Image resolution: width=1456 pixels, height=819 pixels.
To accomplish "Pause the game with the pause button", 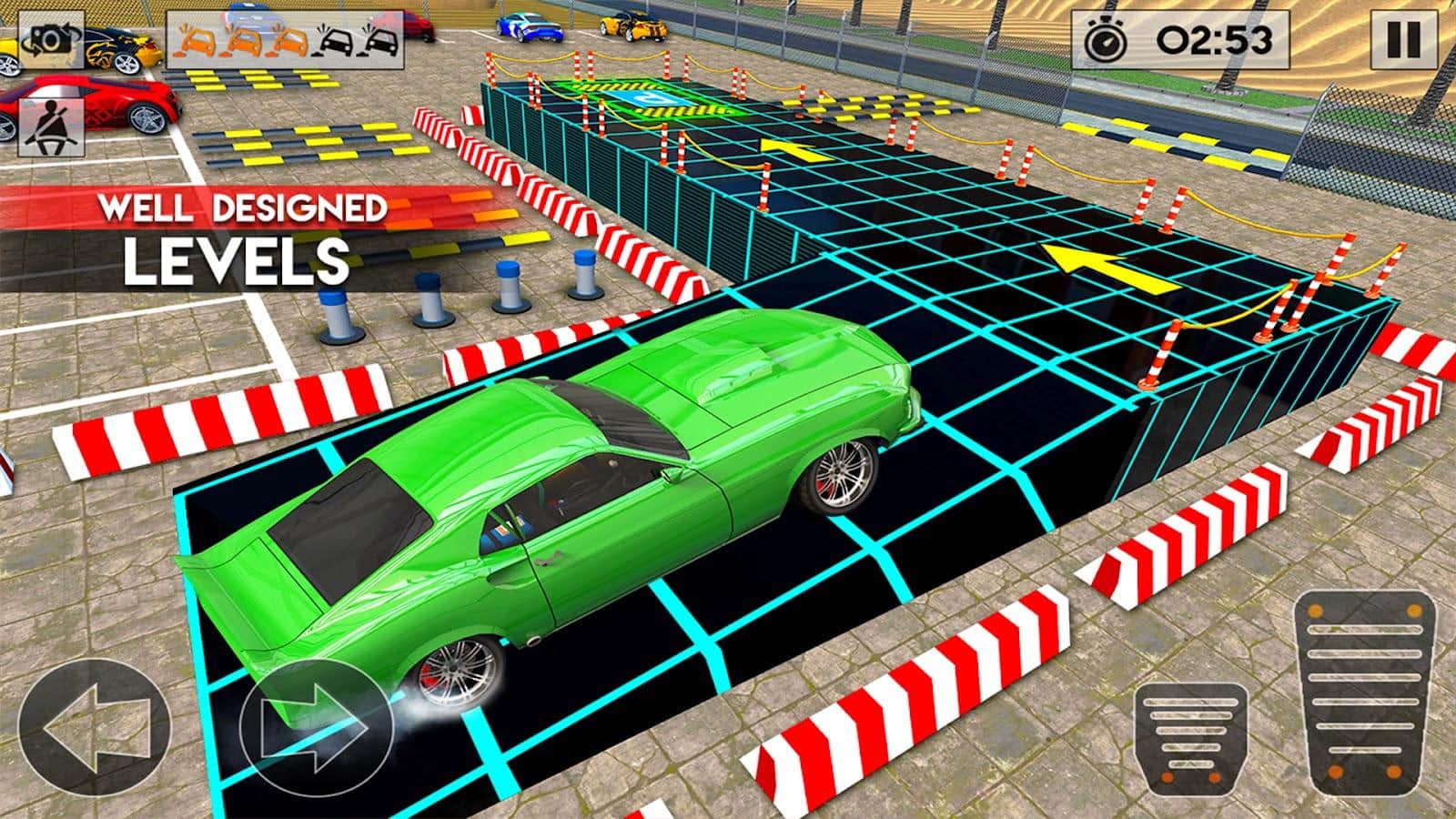I will (1403, 40).
